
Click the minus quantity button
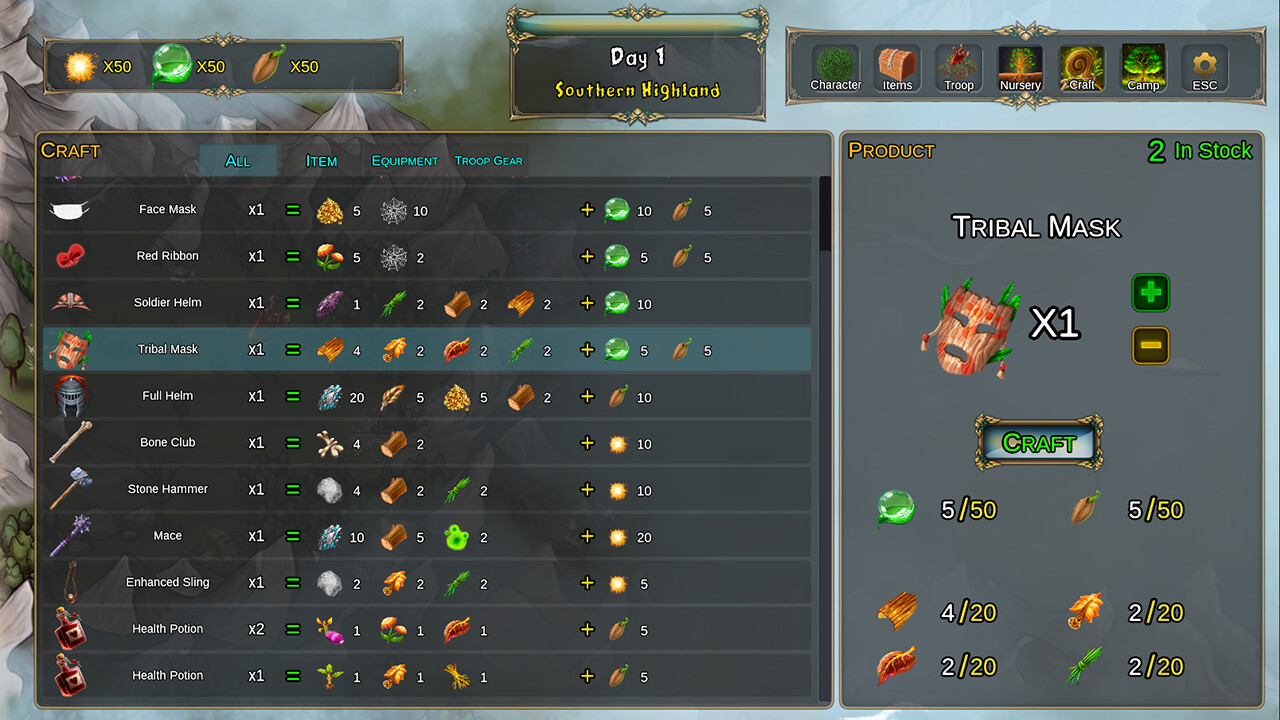1150,345
